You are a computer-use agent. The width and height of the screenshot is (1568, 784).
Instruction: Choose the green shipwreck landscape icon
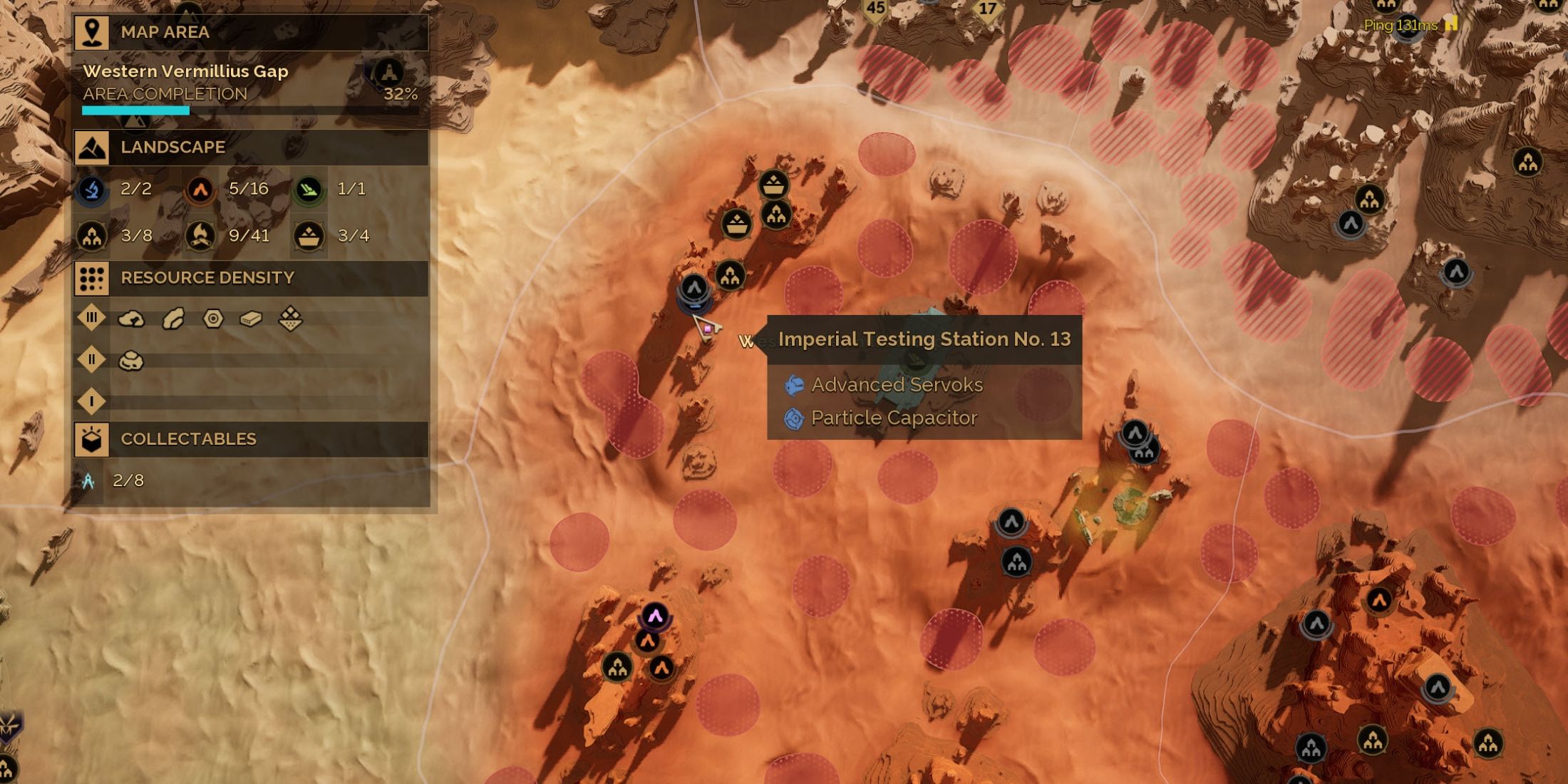pos(309,190)
